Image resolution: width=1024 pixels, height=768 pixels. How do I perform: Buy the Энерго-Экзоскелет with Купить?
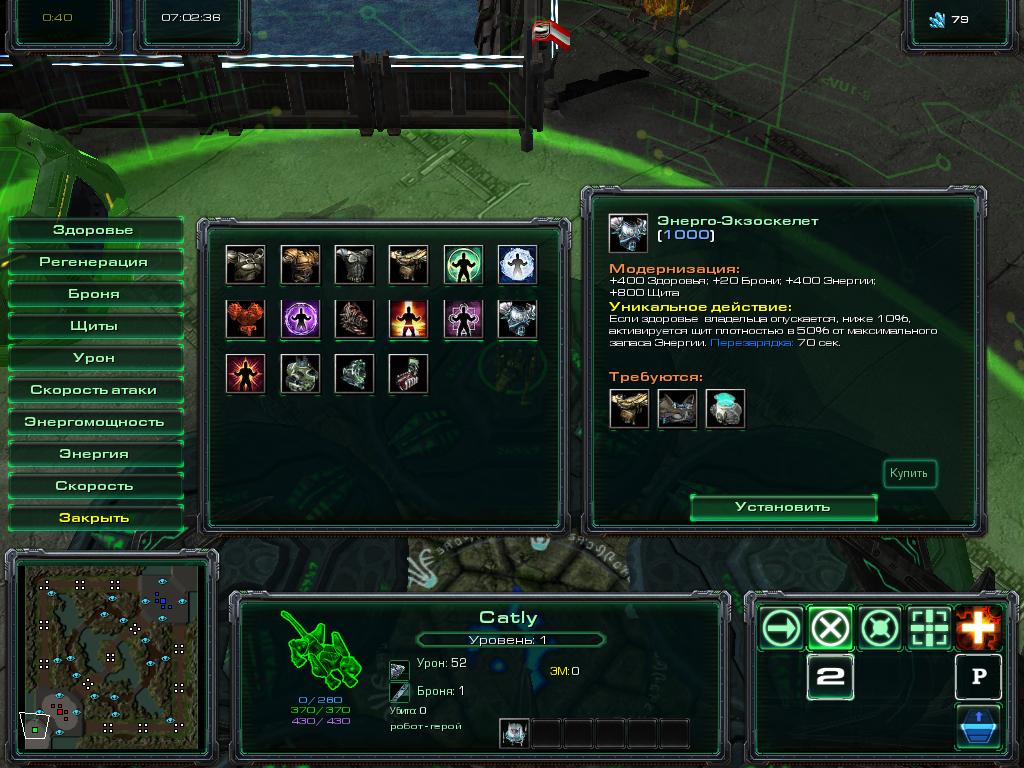coord(910,474)
